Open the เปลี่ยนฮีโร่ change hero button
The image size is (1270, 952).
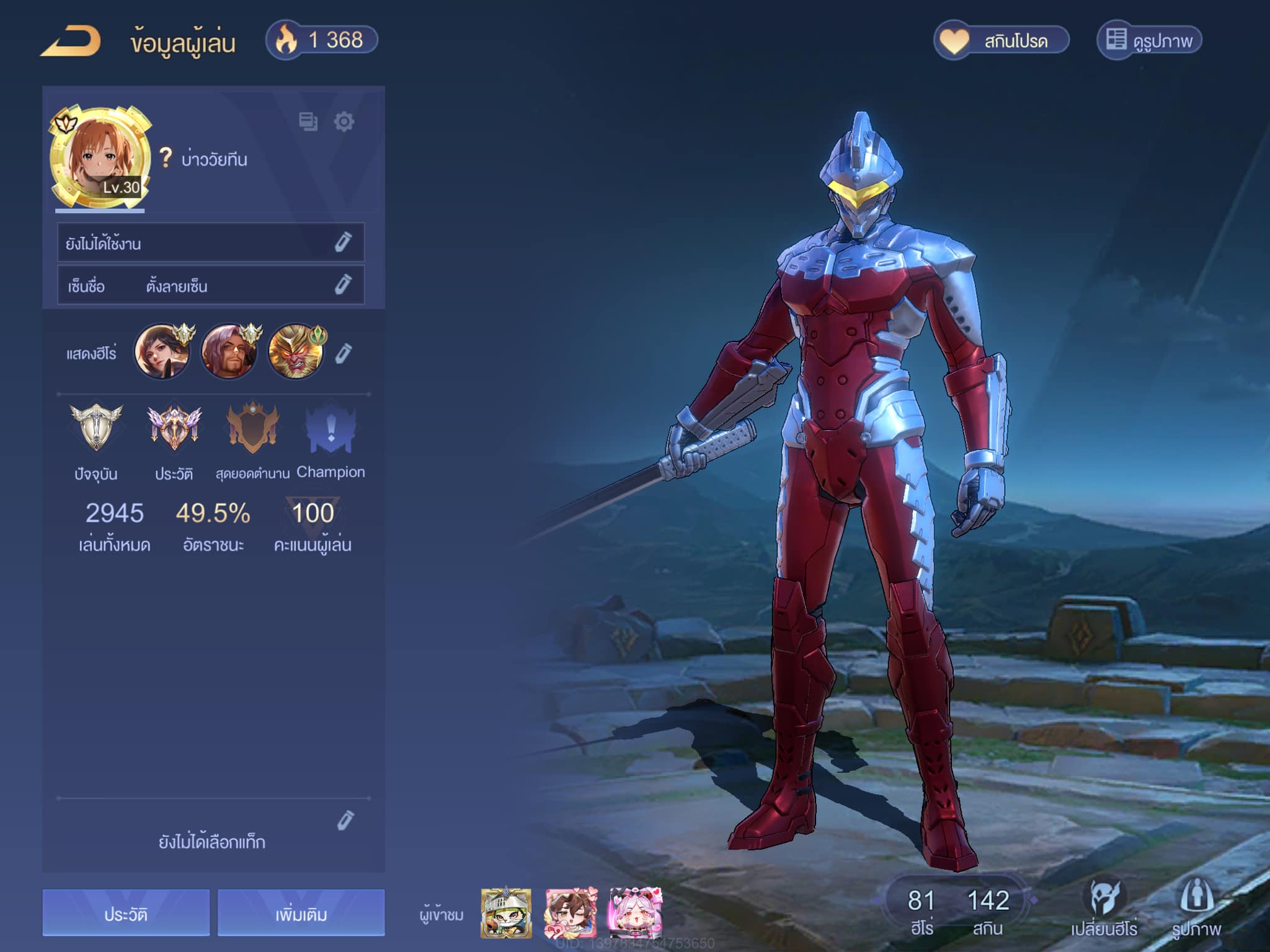[x=1104, y=906]
